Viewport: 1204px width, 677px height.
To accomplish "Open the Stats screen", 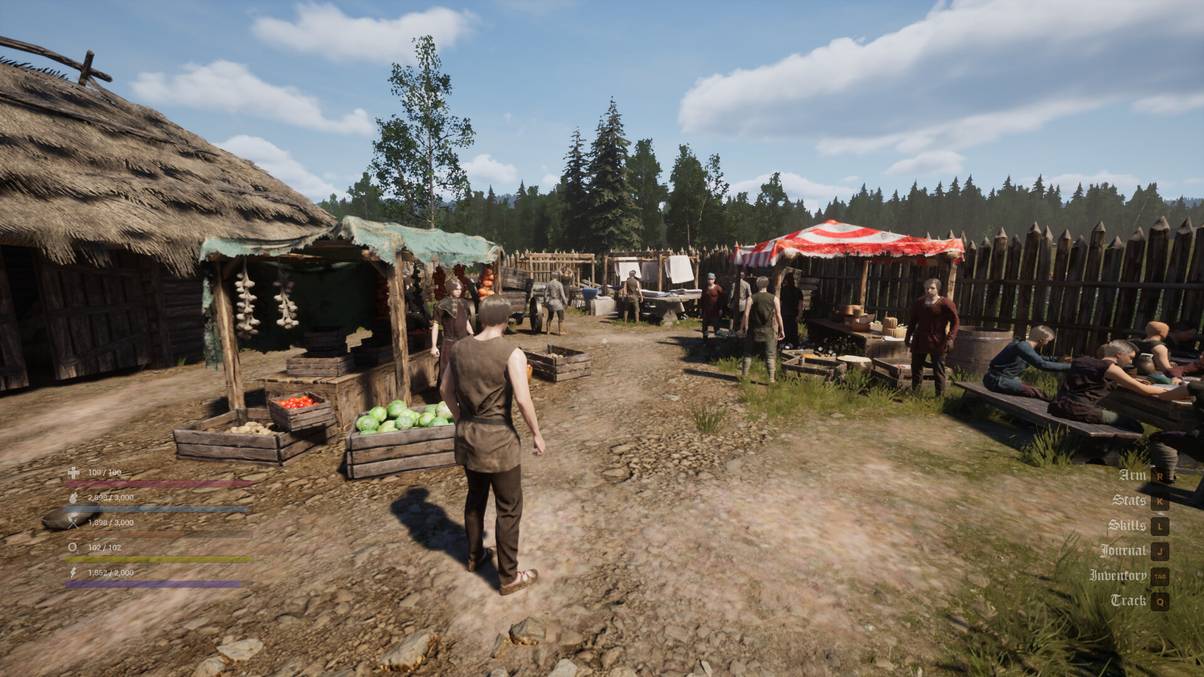I will click(1129, 500).
